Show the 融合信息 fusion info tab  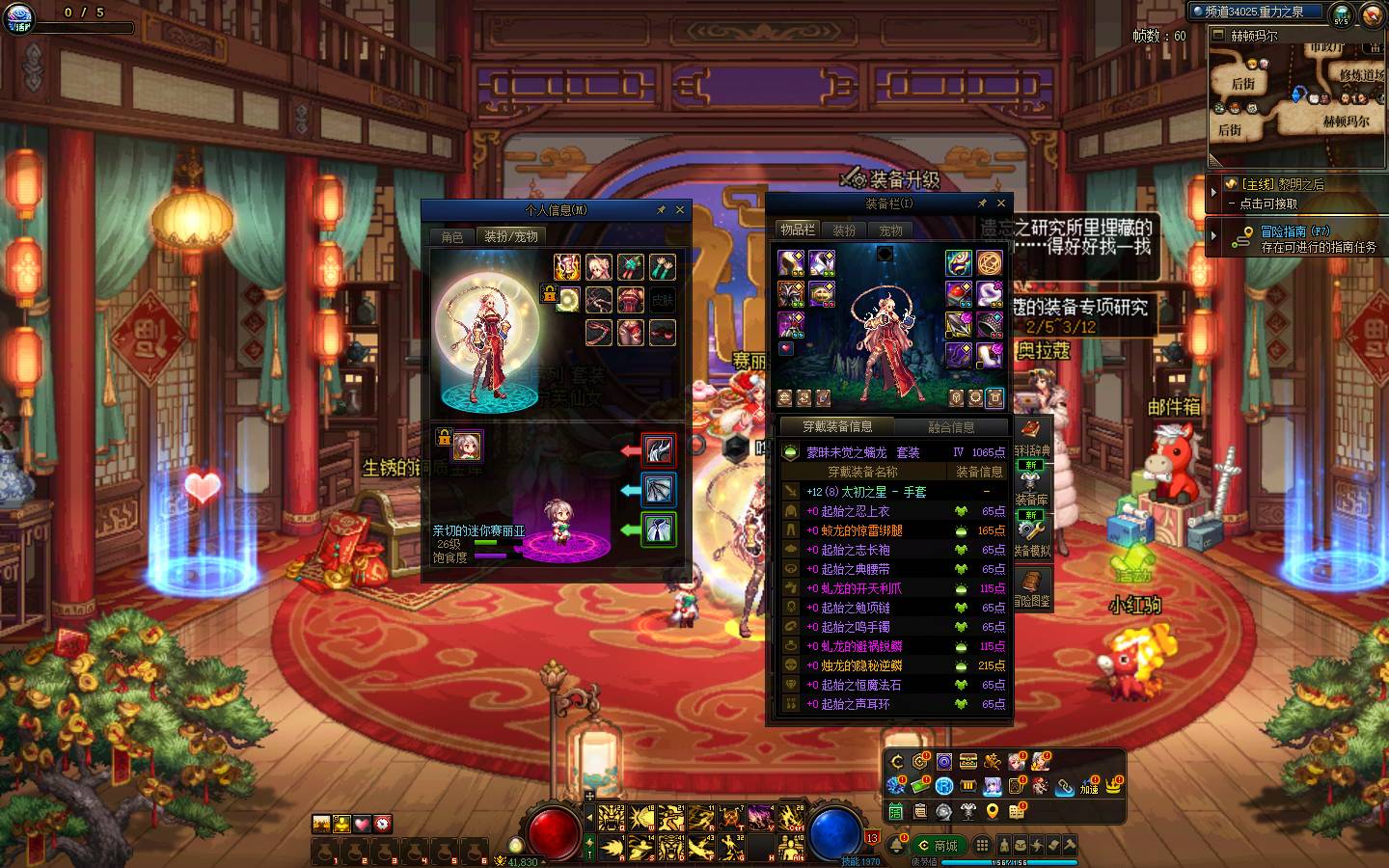(951, 426)
